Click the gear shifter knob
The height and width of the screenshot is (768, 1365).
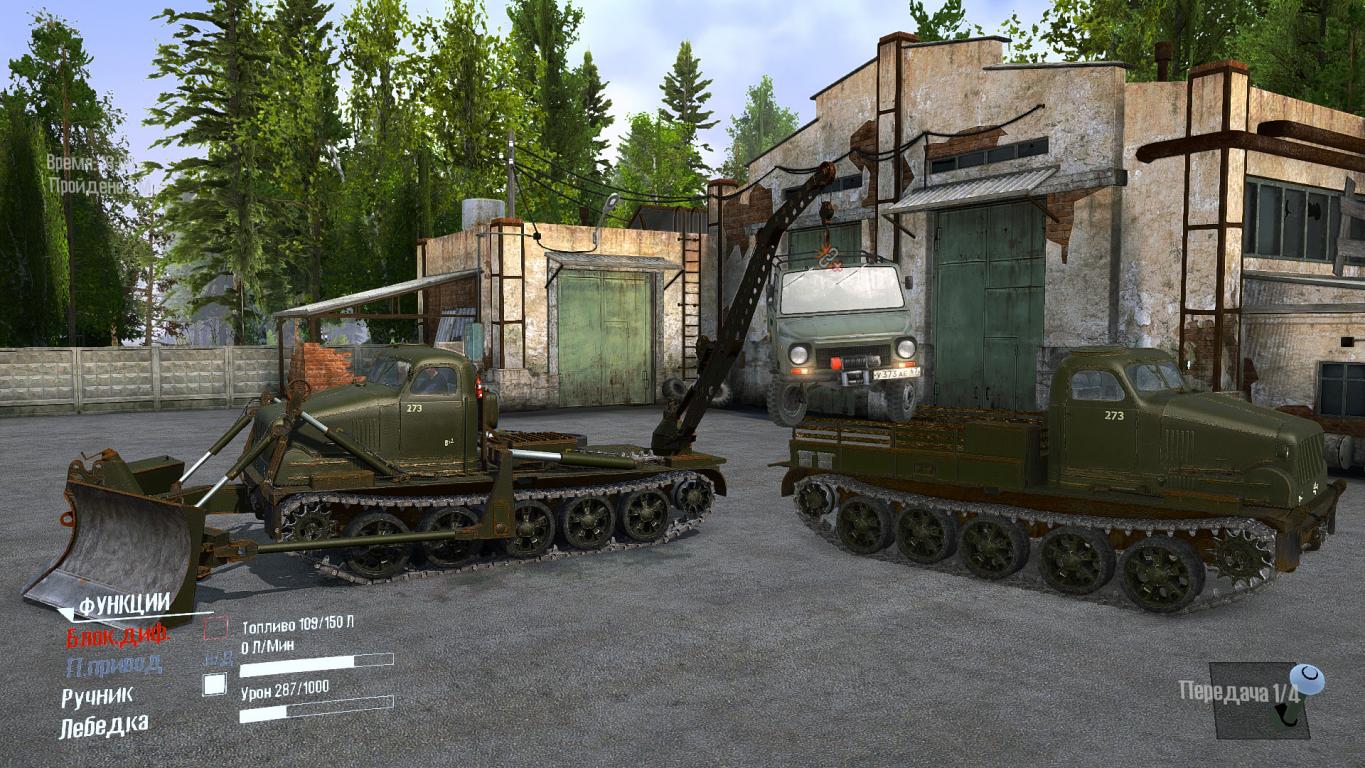[x=1304, y=681]
